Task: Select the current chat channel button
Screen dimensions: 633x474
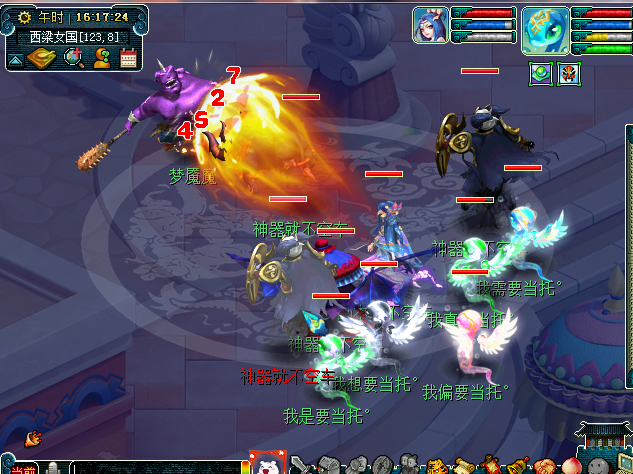Action: 22,468
